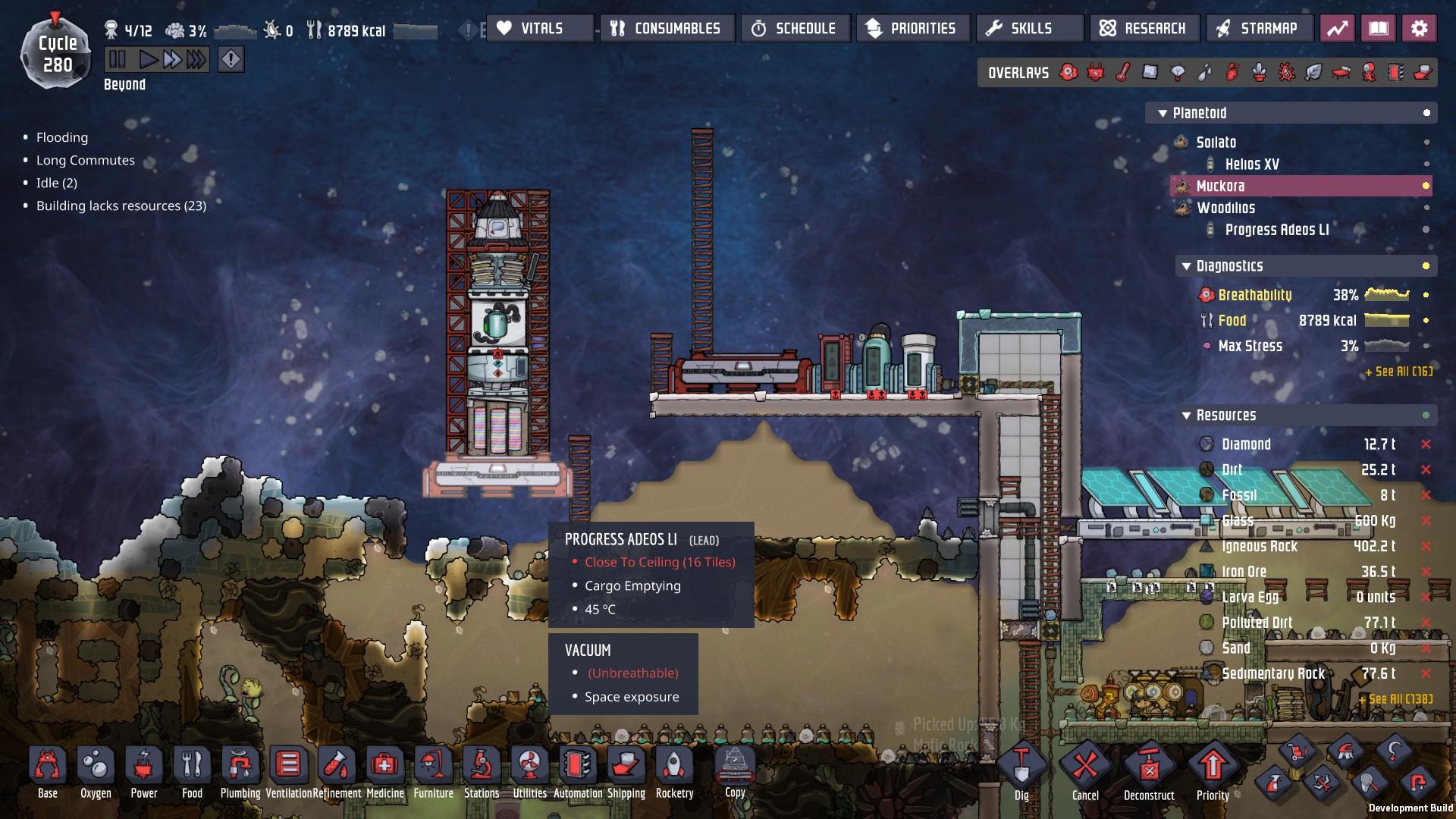1456x819 pixels.
Task: Unpin Diamond from the resources list
Action: 1426,444
